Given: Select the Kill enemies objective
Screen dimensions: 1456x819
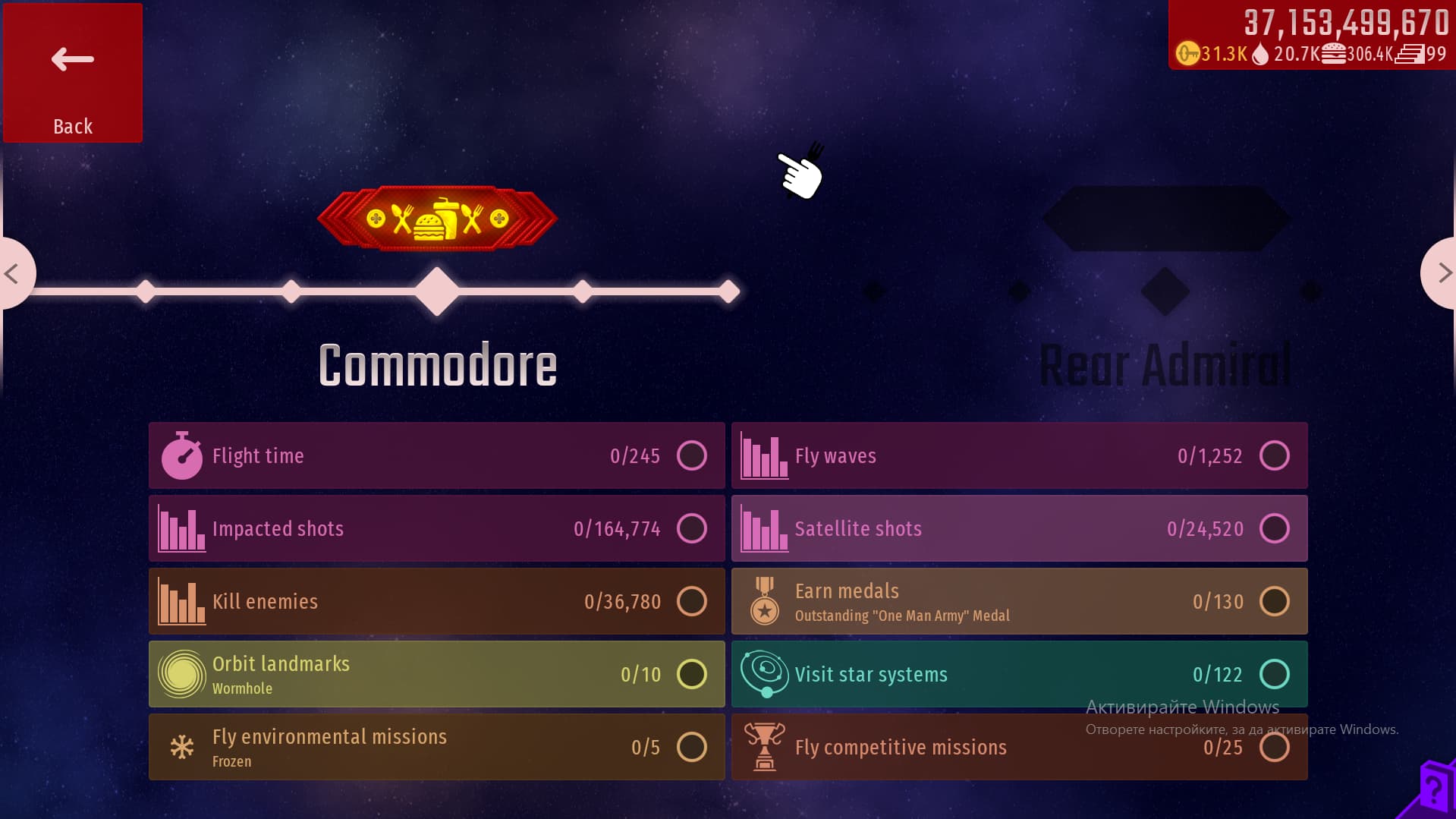Looking at the screenshot, I should (x=436, y=601).
